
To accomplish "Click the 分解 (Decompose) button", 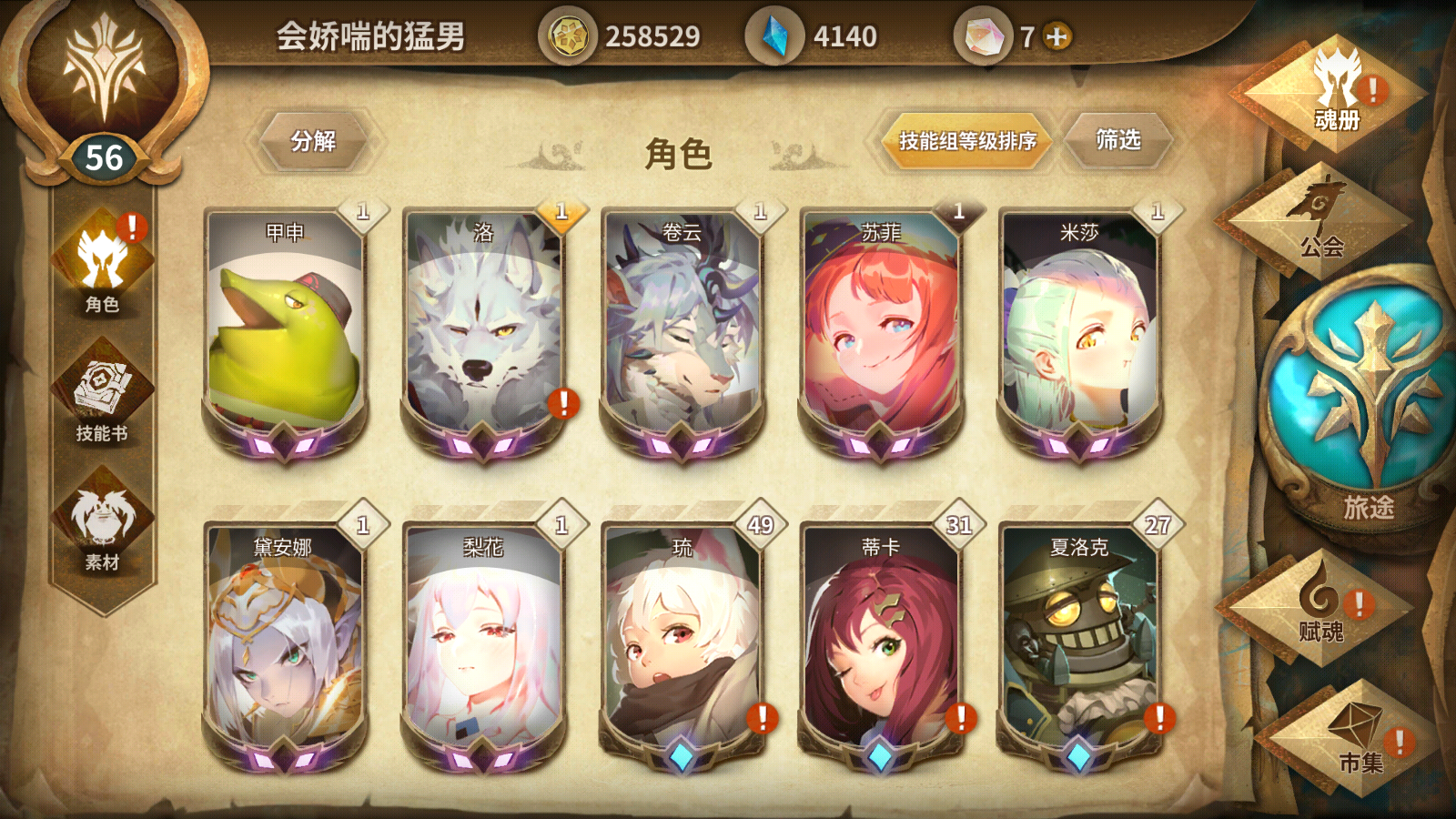I will coord(314,141).
